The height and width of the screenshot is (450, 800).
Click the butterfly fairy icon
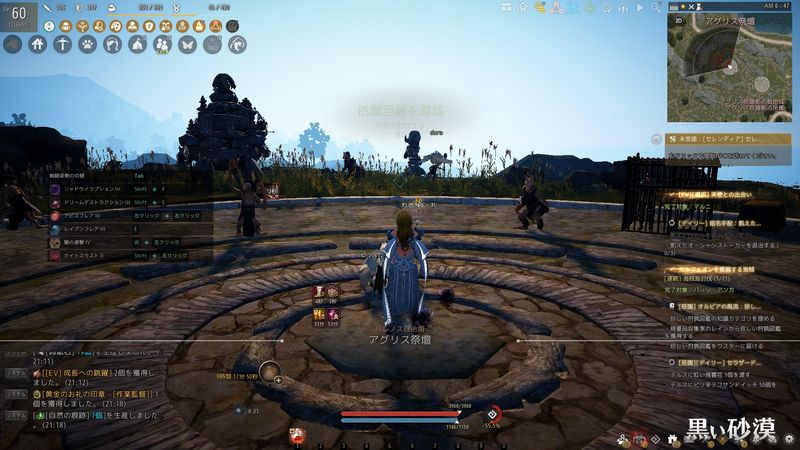coord(187,44)
